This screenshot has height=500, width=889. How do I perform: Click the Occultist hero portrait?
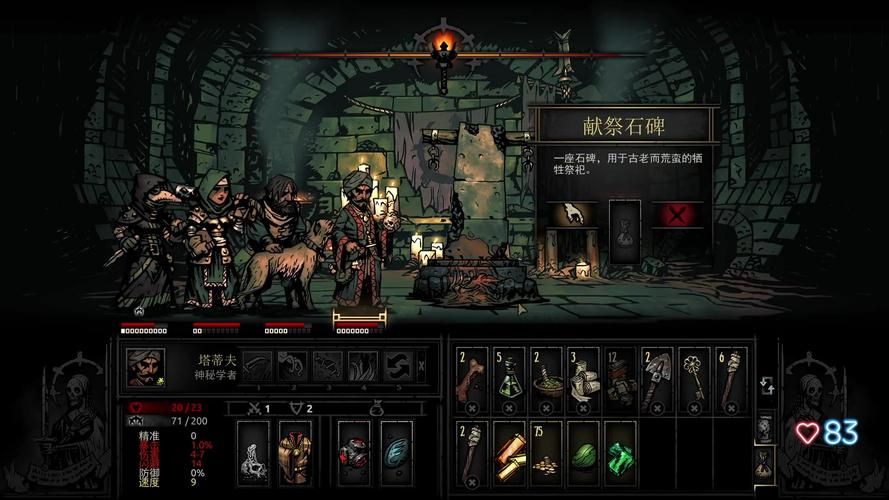pyautogui.click(x=145, y=367)
